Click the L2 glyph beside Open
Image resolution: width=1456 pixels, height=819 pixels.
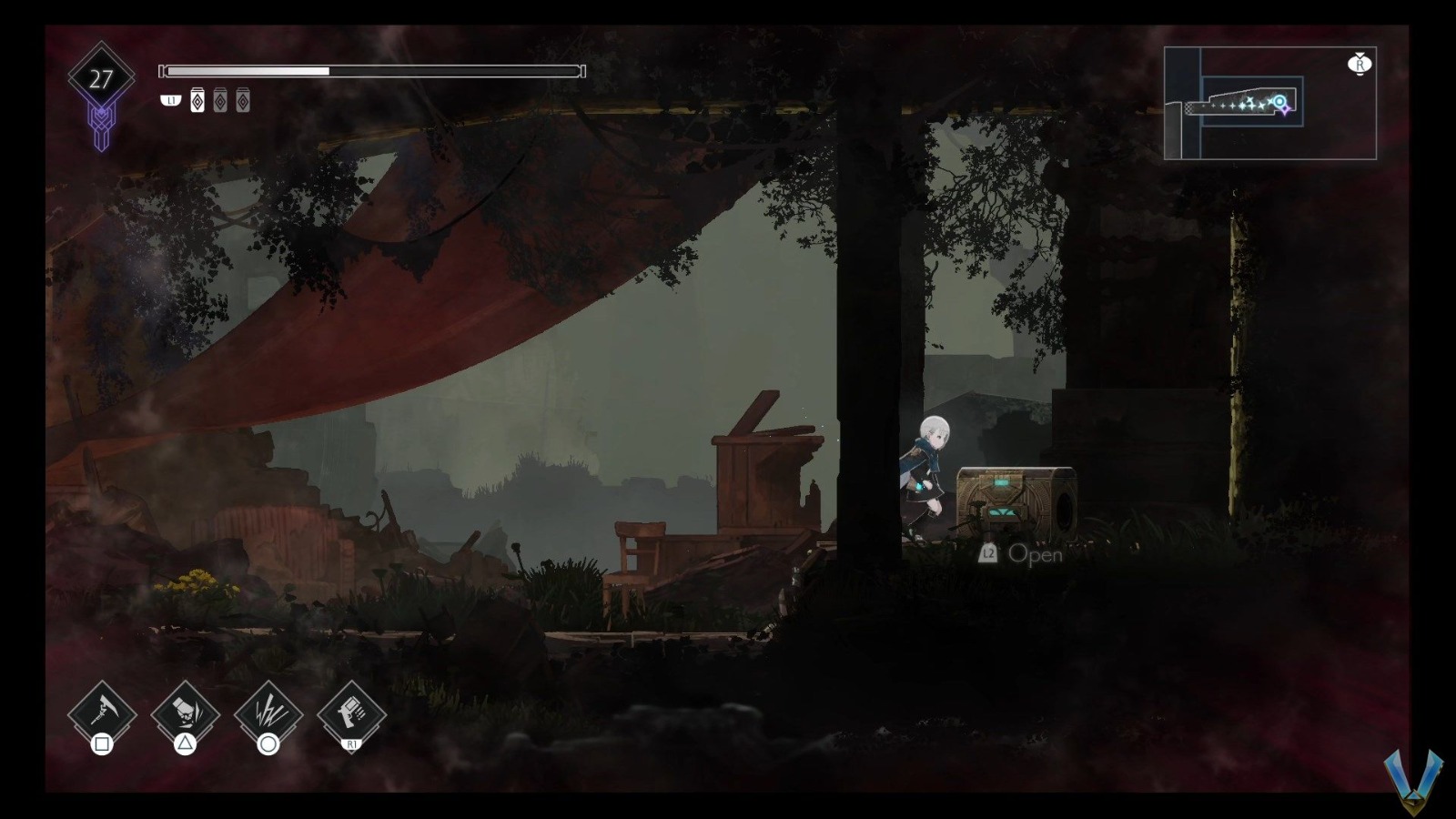pyautogui.click(x=987, y=554)
